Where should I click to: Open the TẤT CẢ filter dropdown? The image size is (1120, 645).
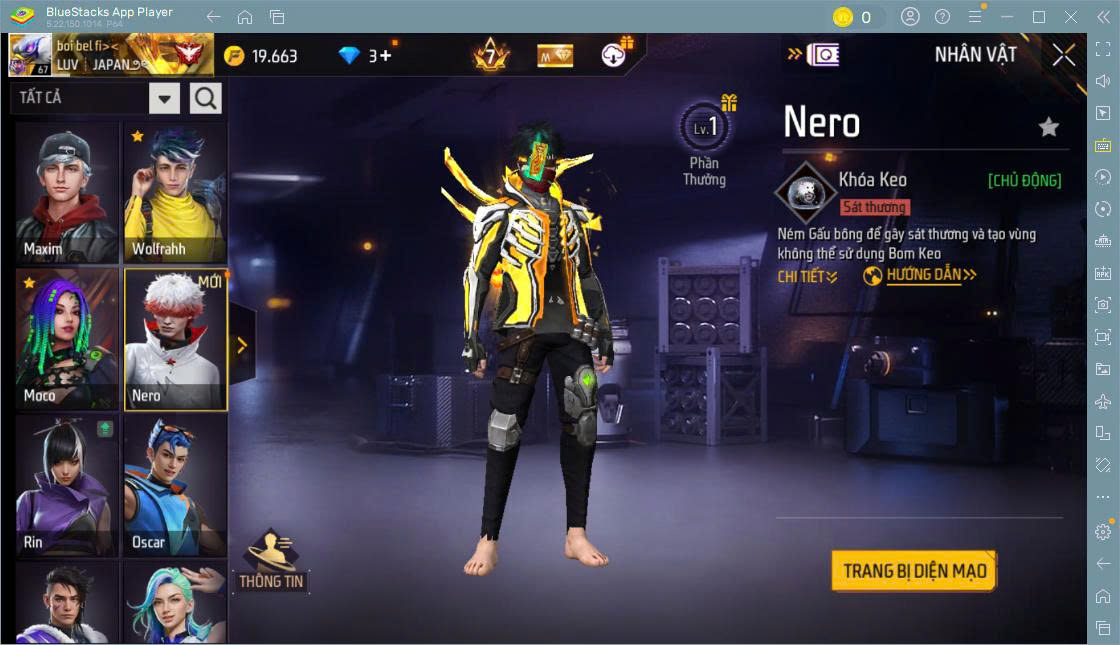tap(165, 98)
